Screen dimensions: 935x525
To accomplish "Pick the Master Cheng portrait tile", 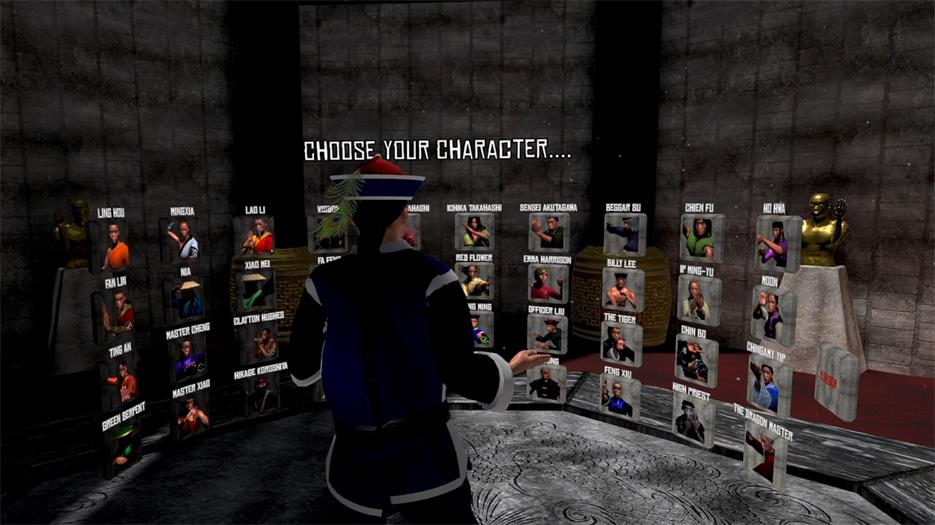I will coord(187,355).
